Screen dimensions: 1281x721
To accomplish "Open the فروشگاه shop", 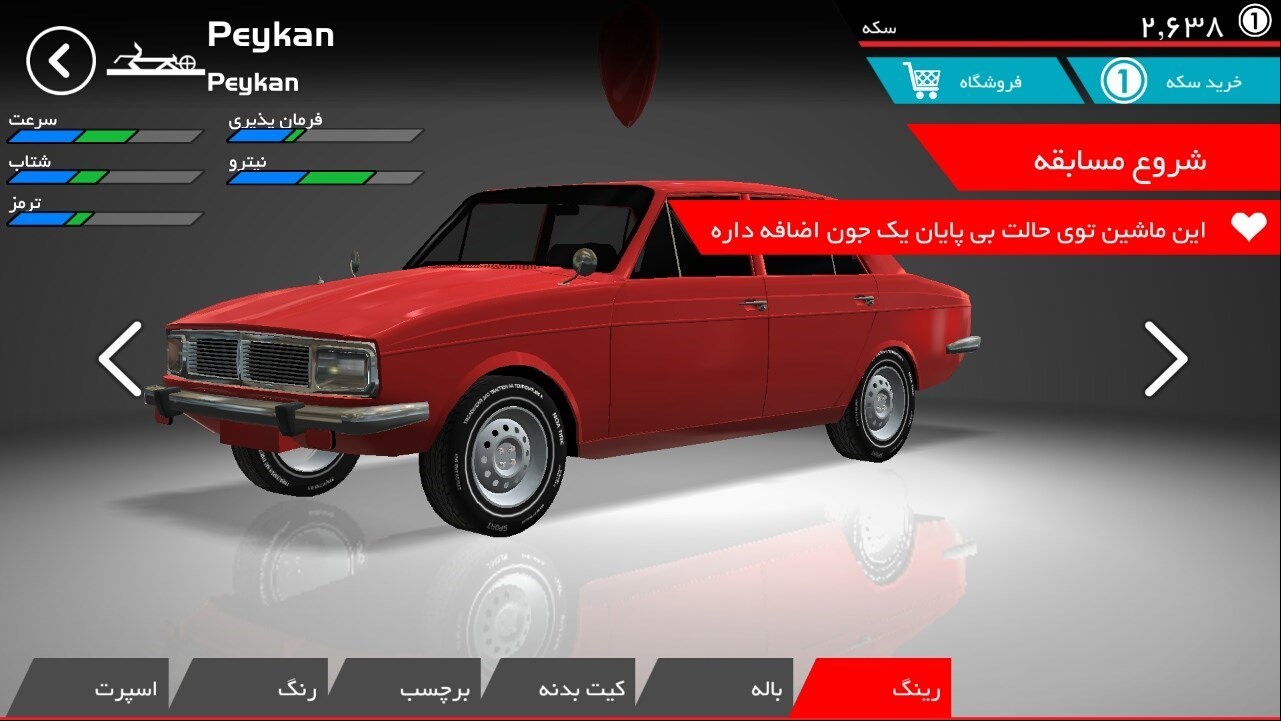I will (985, 82).
